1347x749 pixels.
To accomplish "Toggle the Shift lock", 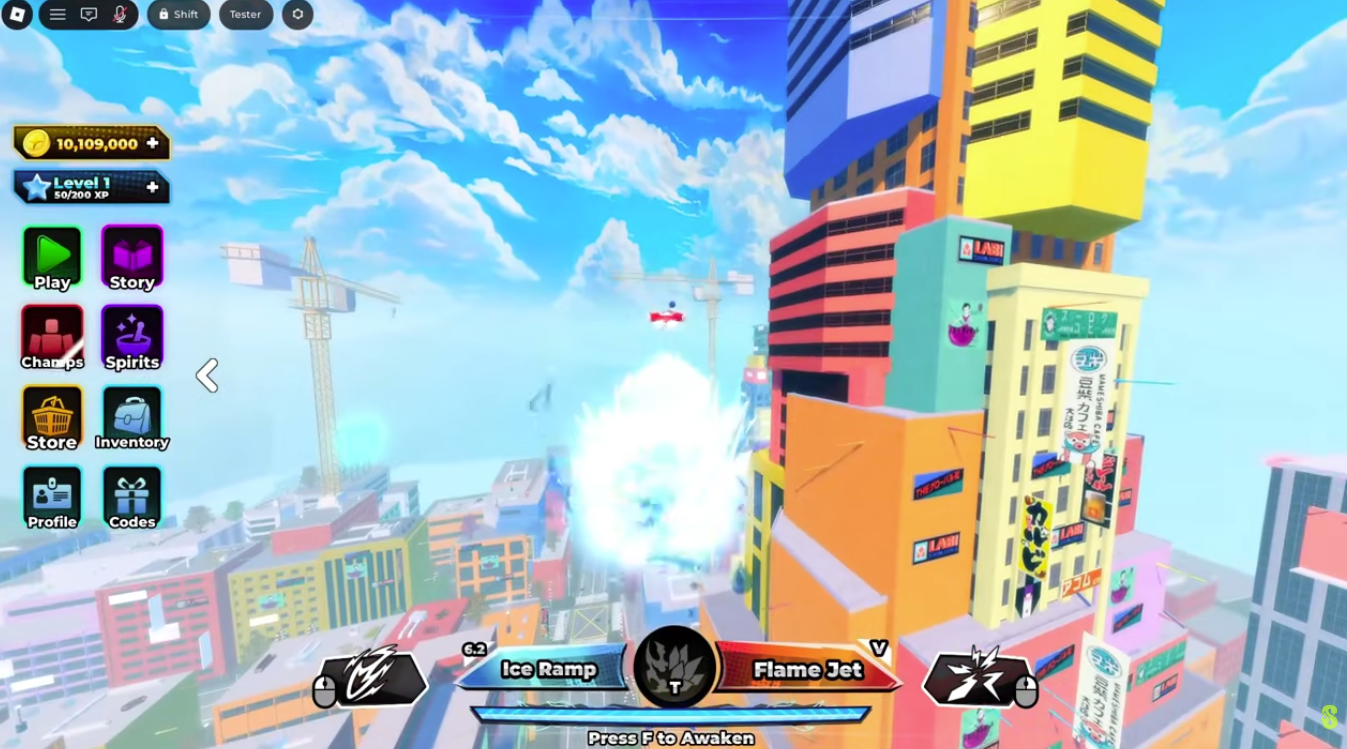I will pyautogui.click(x=178, y=15).
